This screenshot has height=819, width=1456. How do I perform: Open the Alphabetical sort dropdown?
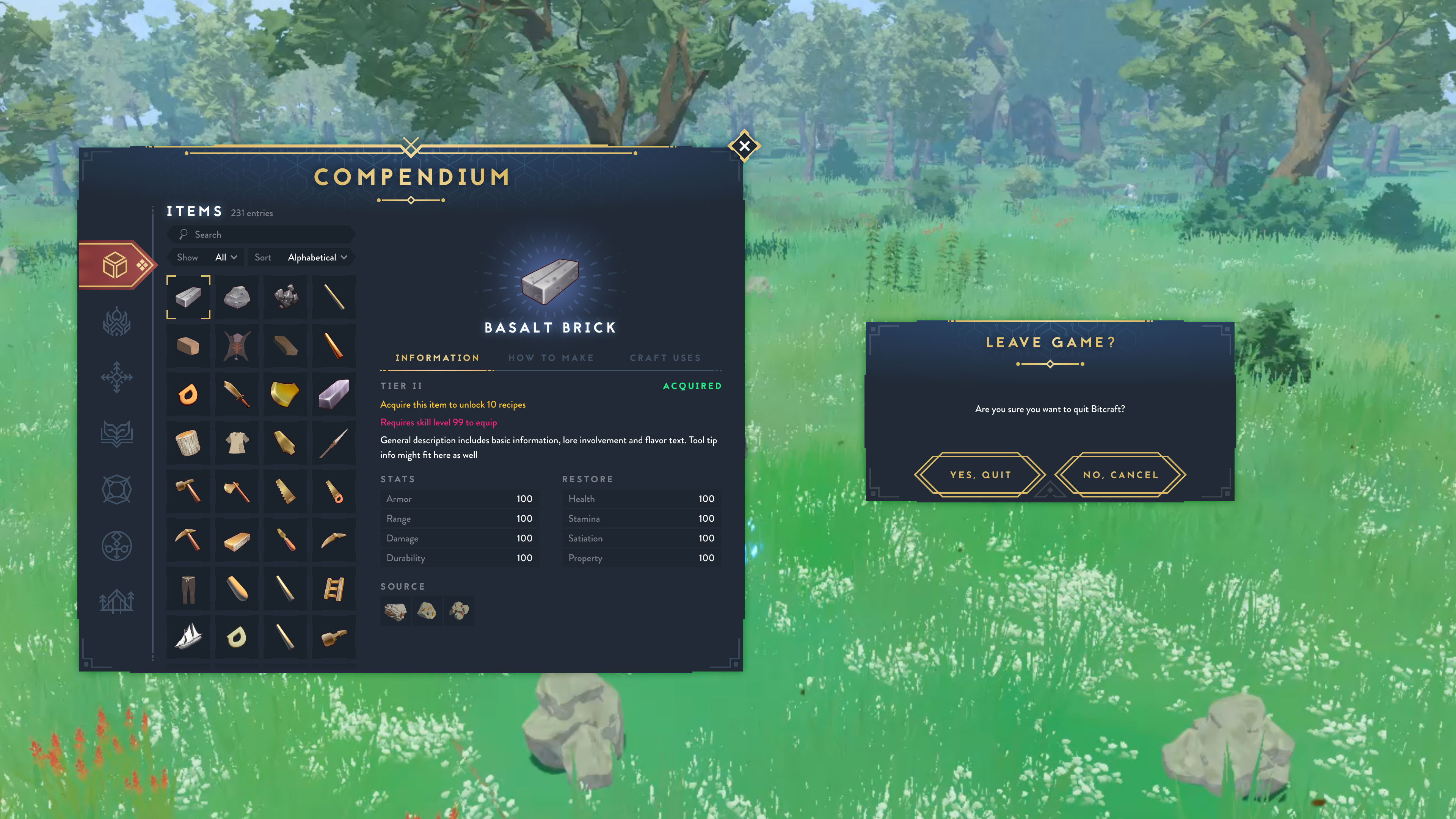pos(317,258)
